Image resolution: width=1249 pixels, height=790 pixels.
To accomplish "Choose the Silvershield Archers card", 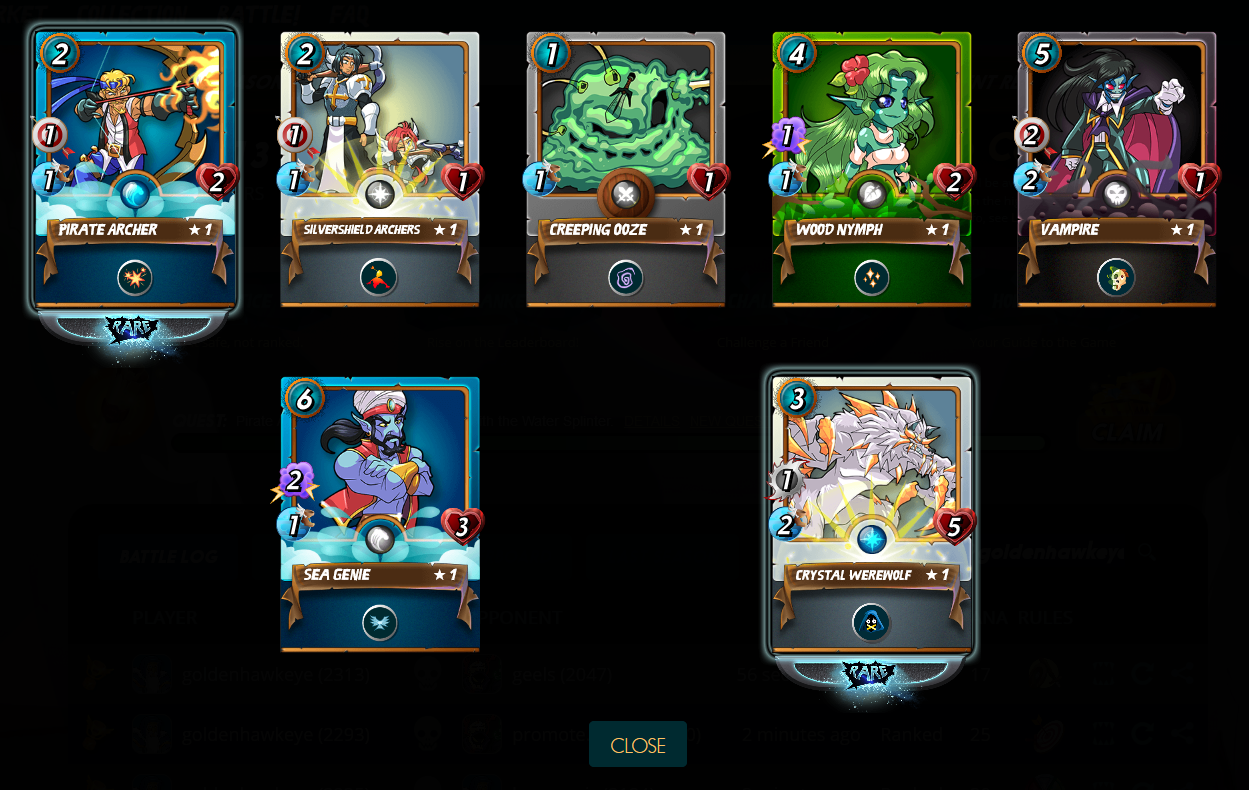I will coord(380,170).
